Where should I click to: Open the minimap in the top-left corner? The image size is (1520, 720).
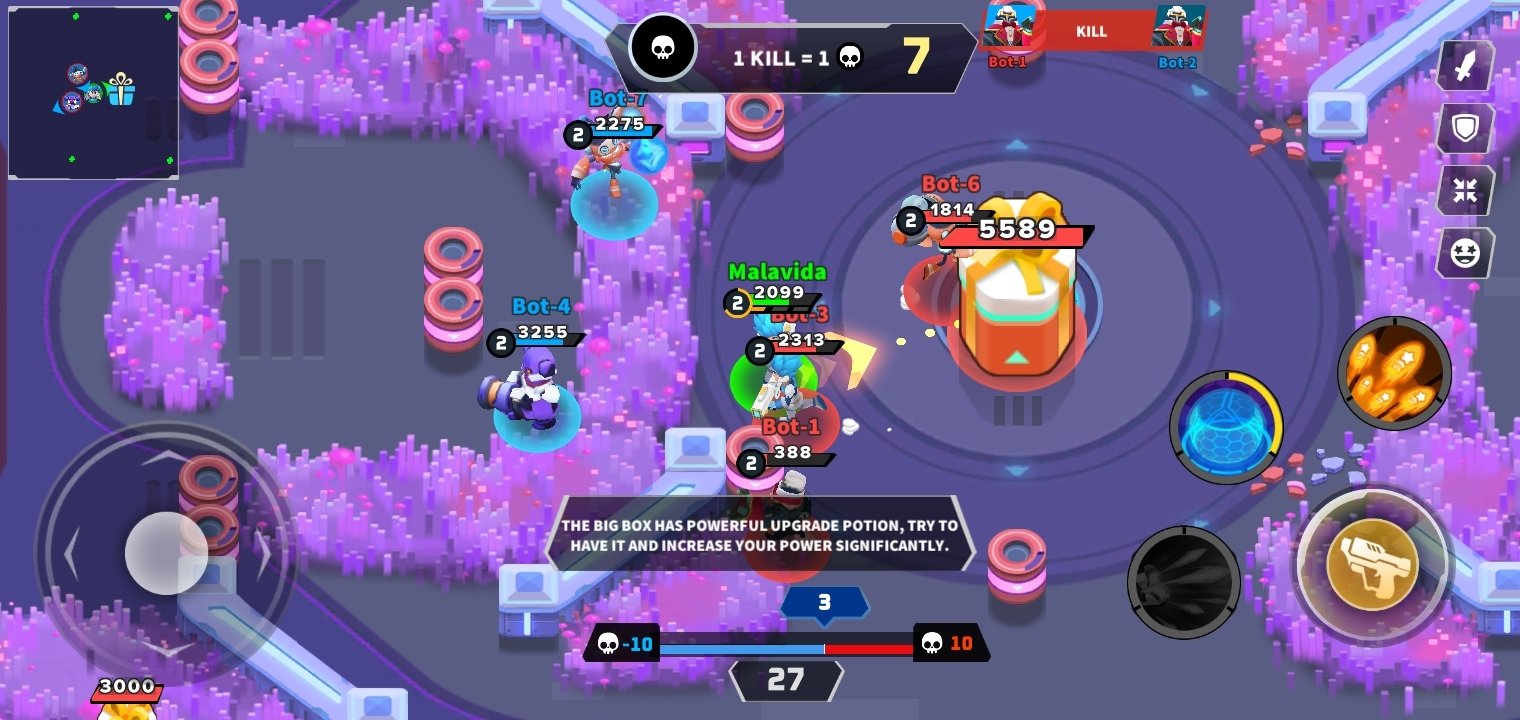pyautogui.click(x=93, y=95)
